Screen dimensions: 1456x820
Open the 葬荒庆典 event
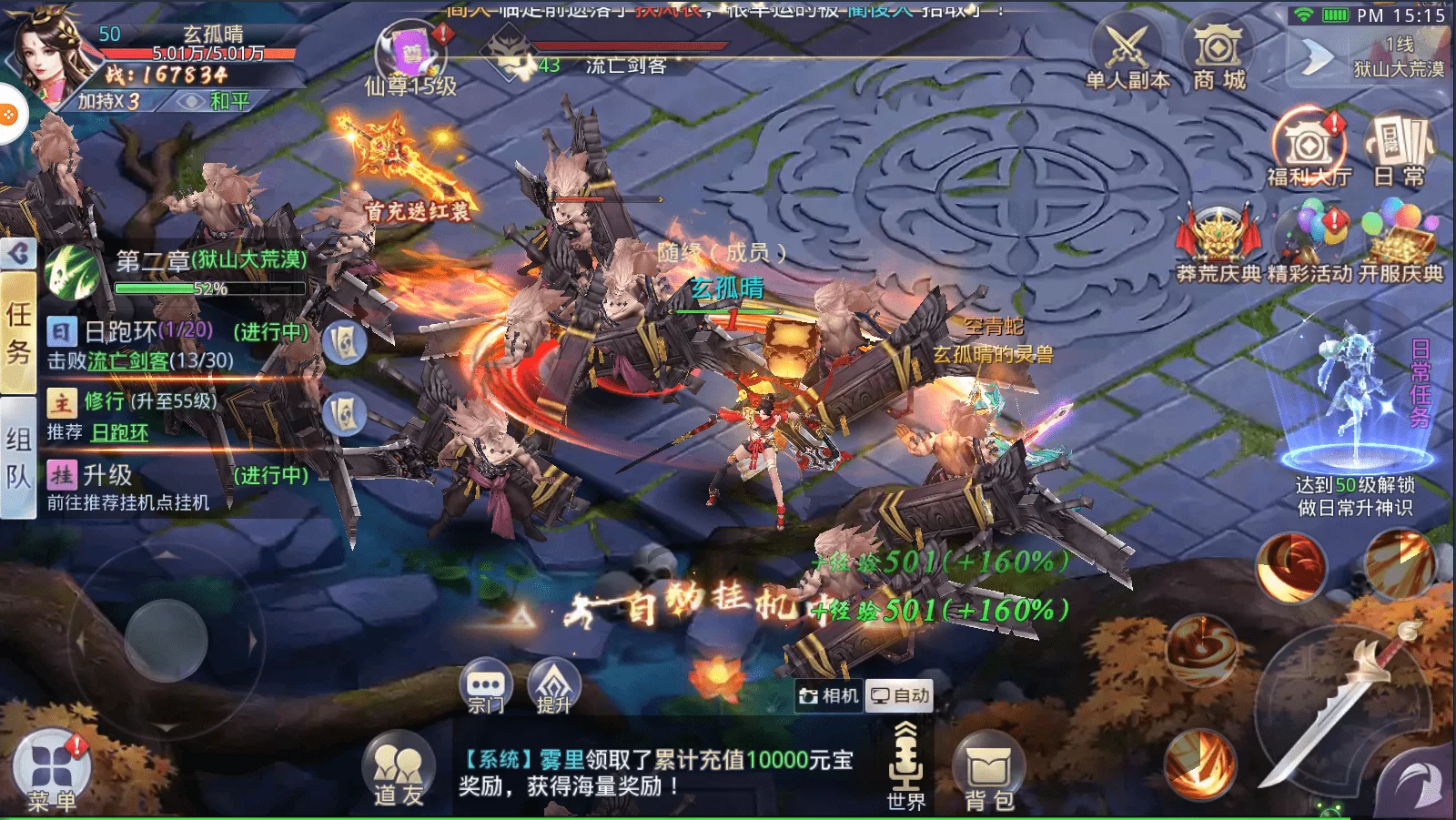[x=1218, y=241]
